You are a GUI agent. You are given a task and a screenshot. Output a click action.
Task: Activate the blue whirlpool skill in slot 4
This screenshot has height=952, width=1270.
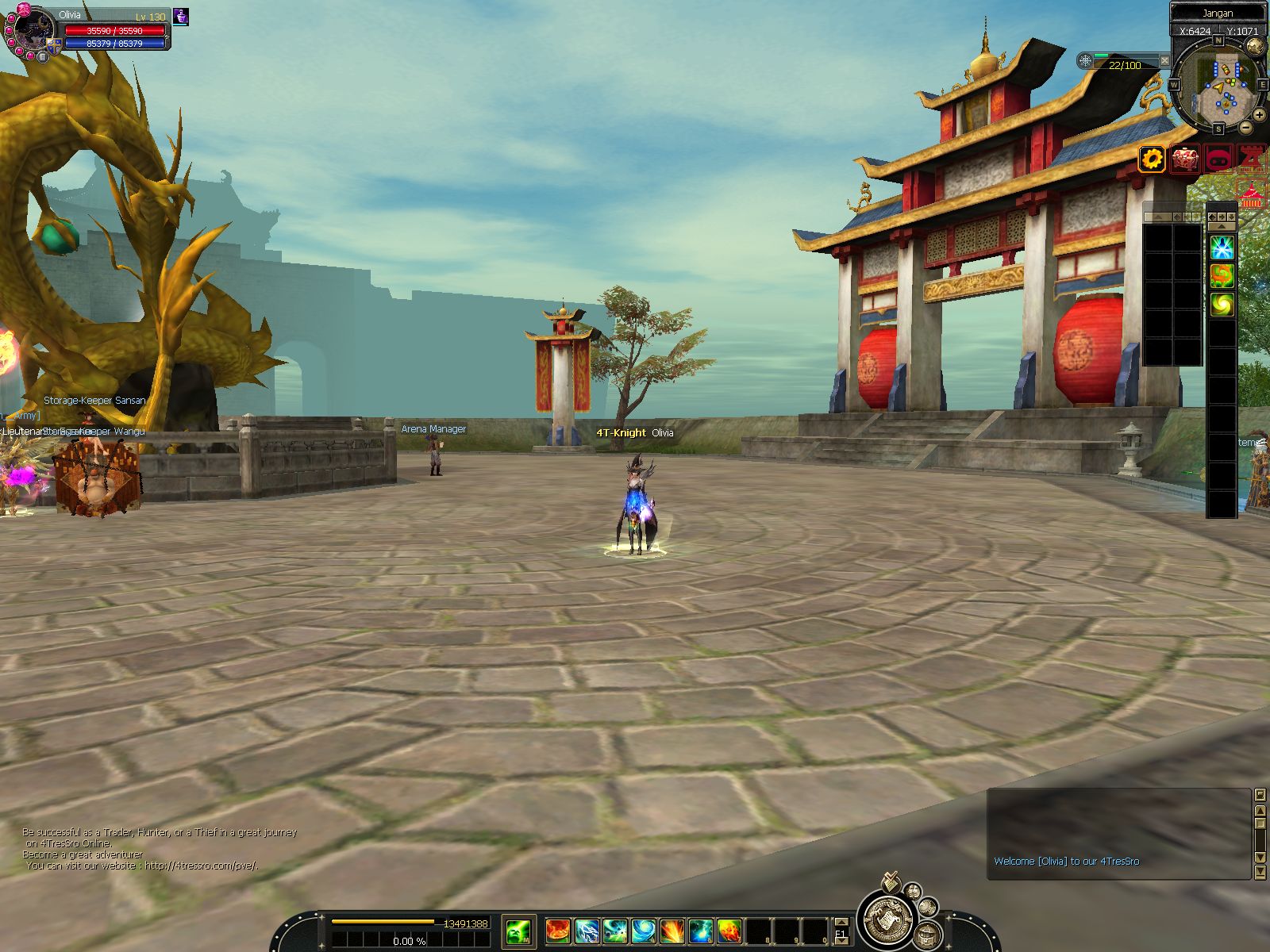[644, 930]
